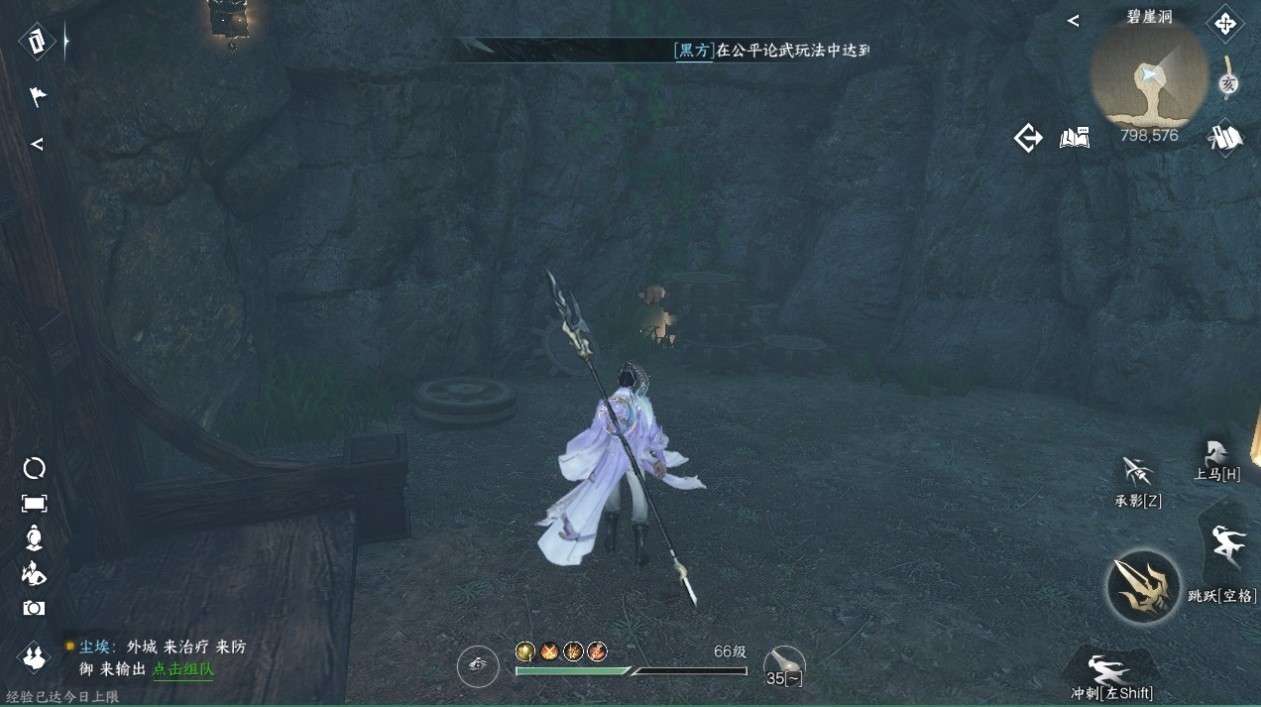Viewport: 1261px width, 707px height.
Task: Tap the 亥 time-of-day indicator
Action: tap(1229, 84)
